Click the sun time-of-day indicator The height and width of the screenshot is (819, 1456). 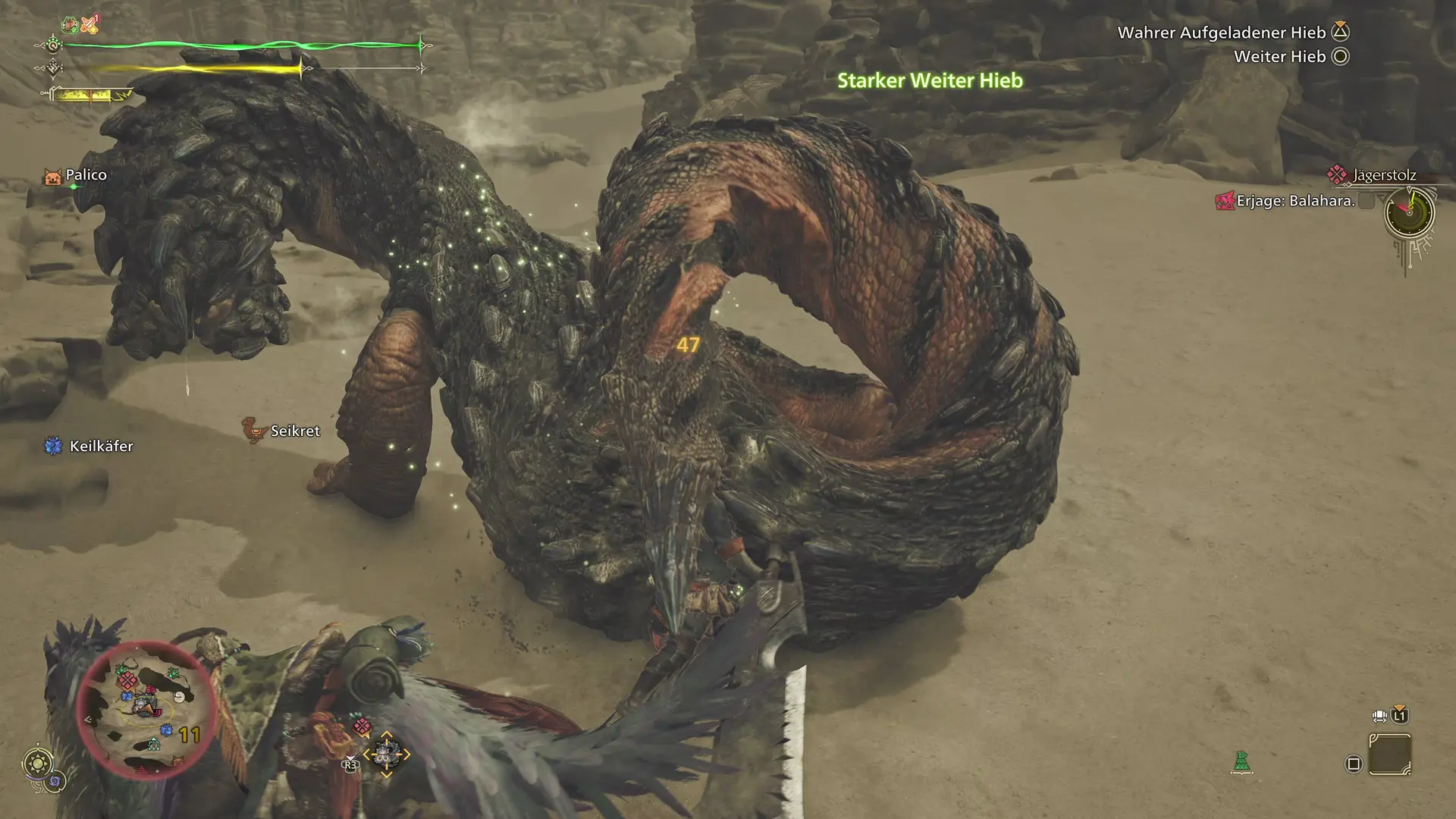pos(38,762)
